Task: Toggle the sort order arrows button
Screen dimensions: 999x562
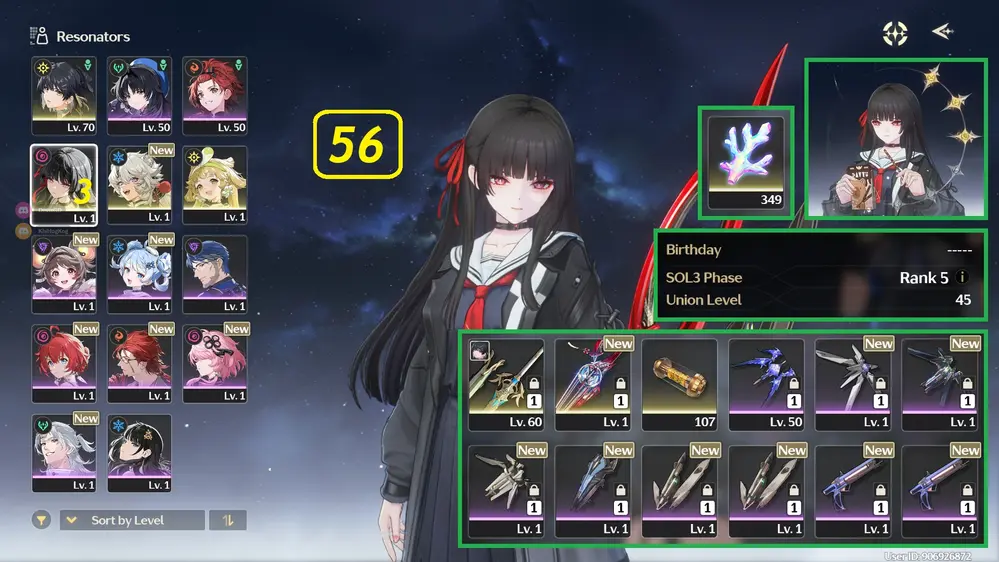Action: 228,521
